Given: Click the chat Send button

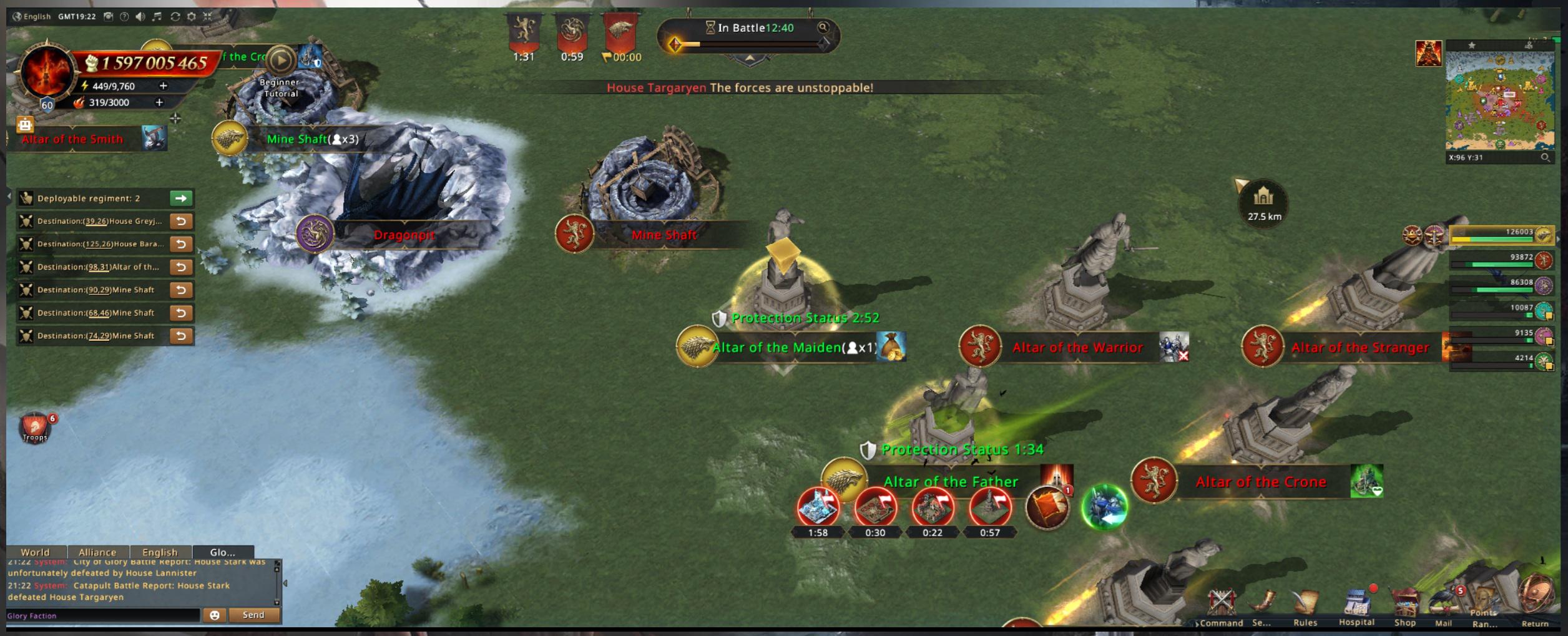Looking at the screenshot, I should (253, 615).
